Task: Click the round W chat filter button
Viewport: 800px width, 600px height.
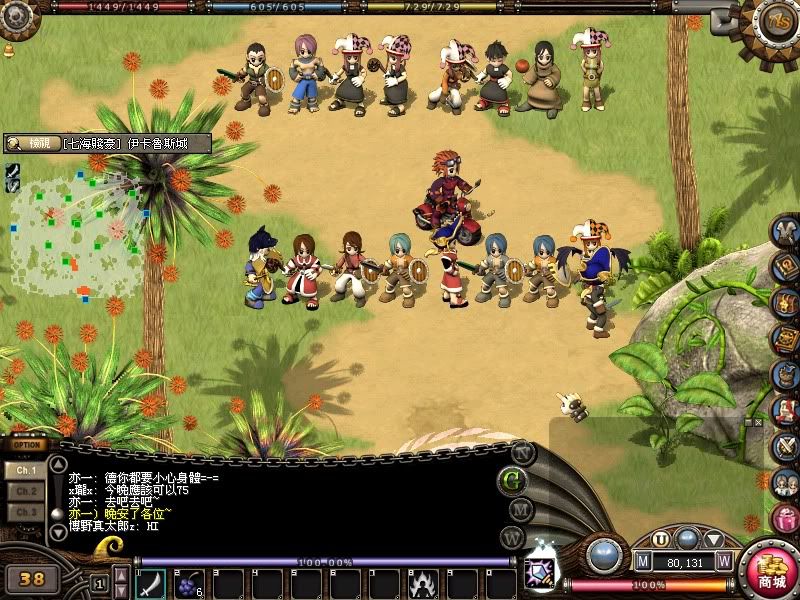Action: (512, 537)
